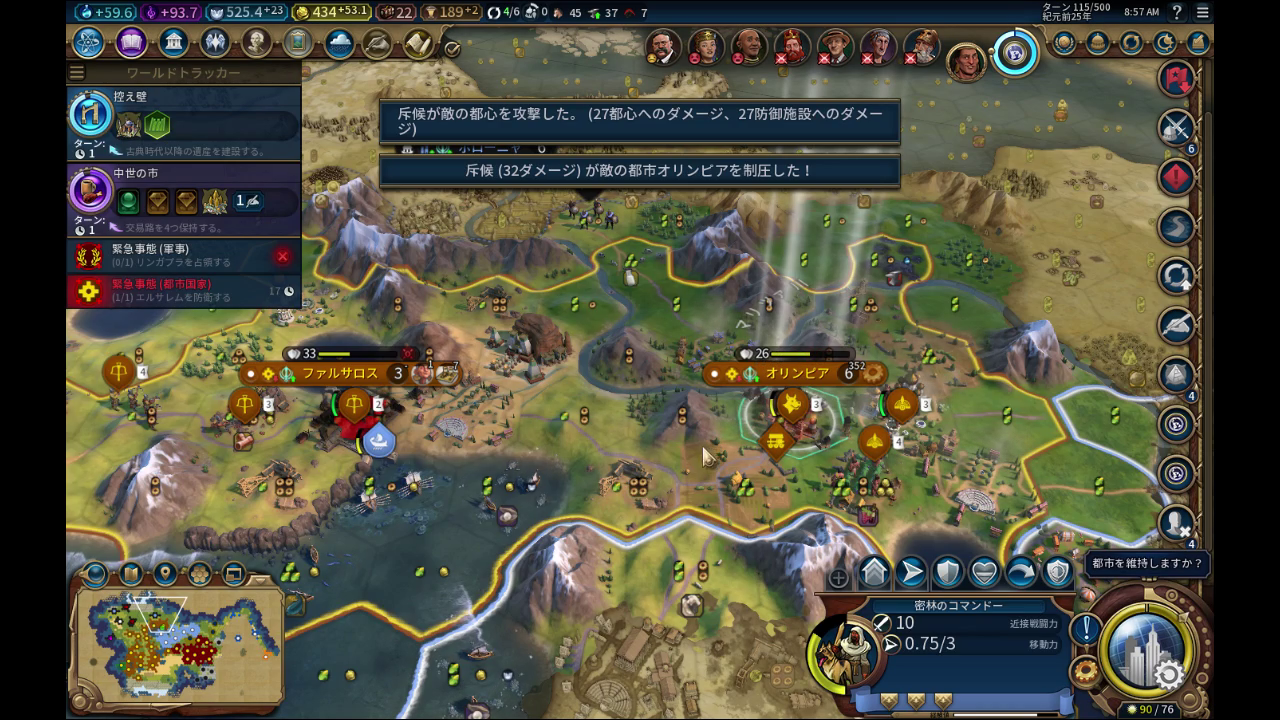Open the technology tree atom icon
Image resolution: width=1280 pixels, height=720 pixels.
point(88,43)
